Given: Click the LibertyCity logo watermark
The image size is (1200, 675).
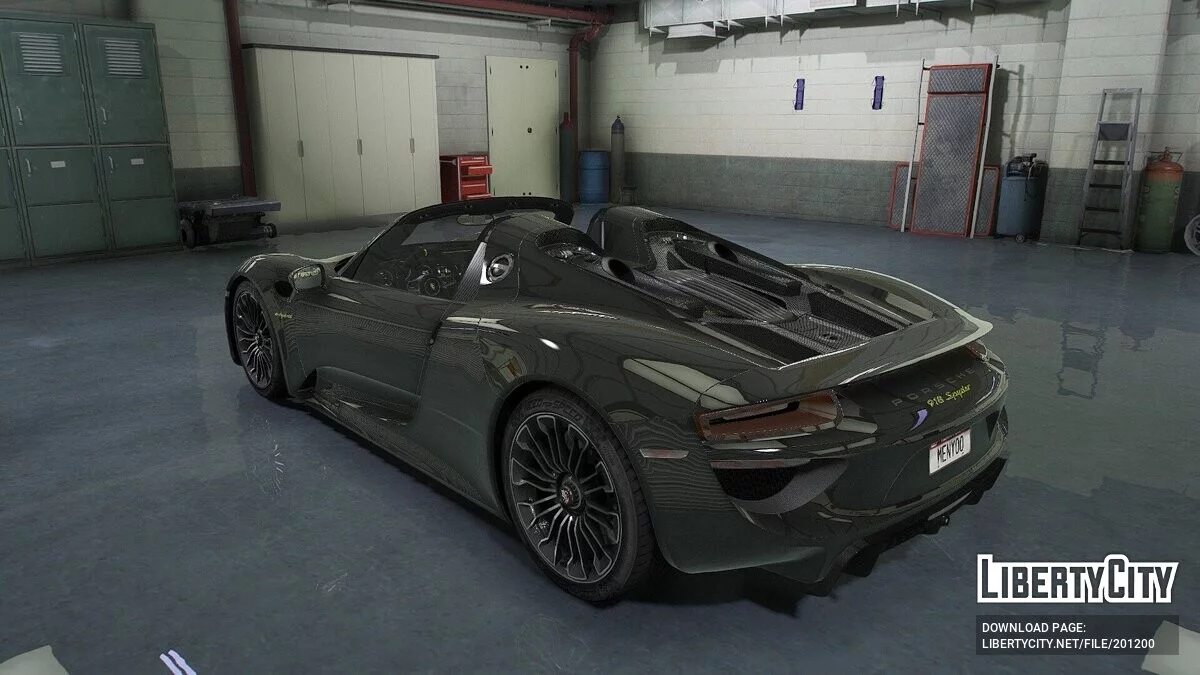Looking at the screenshot, I should click(x=1076, y=579).
